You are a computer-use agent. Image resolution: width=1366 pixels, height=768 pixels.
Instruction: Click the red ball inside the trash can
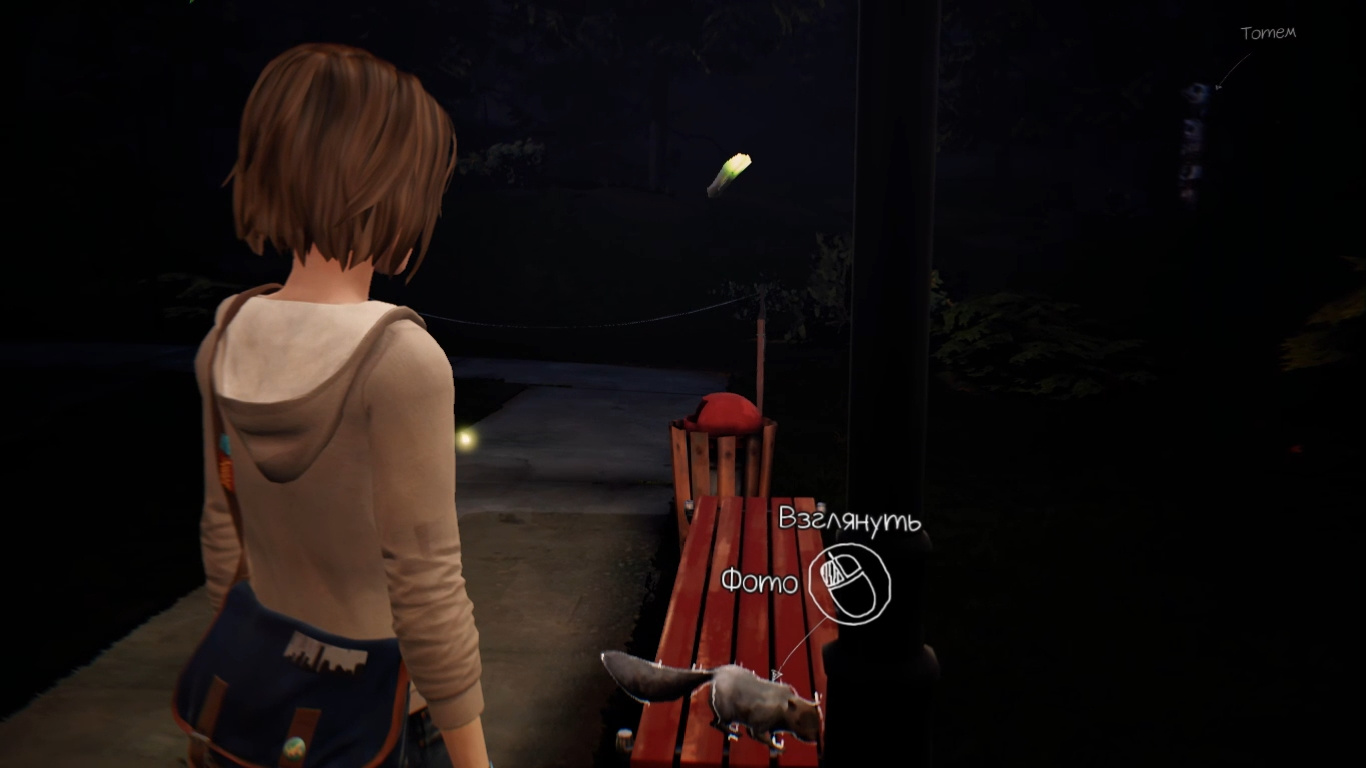pyautogui.click(x=728, y=412)
